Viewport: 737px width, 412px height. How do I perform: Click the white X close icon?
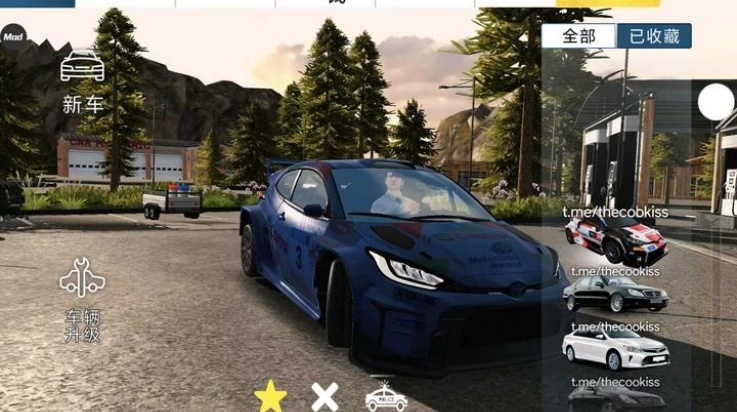tap(325, 396)
